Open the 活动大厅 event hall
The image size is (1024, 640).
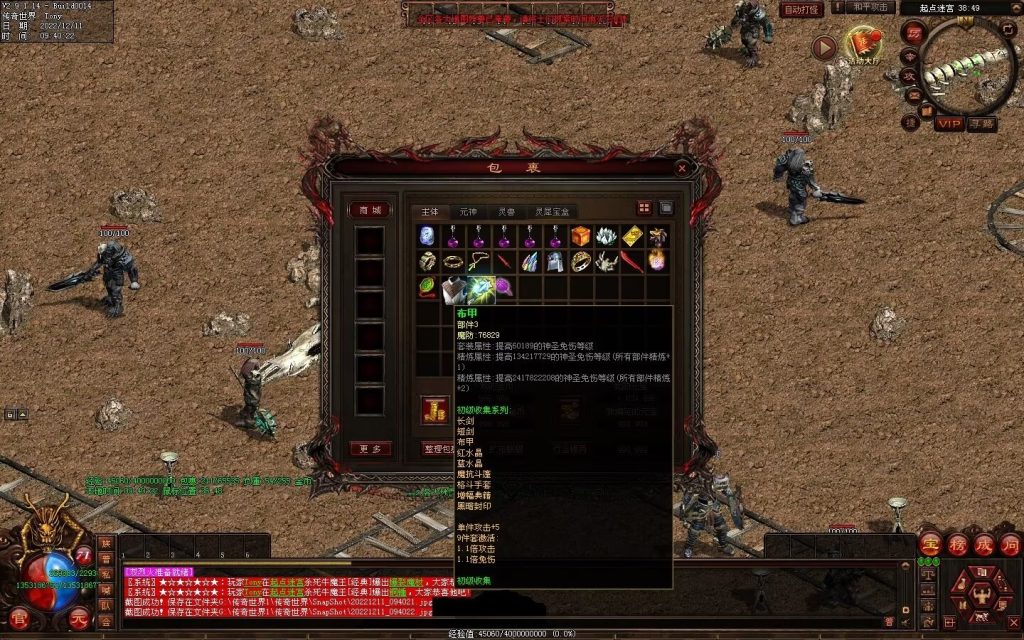[x=862, y=46]
